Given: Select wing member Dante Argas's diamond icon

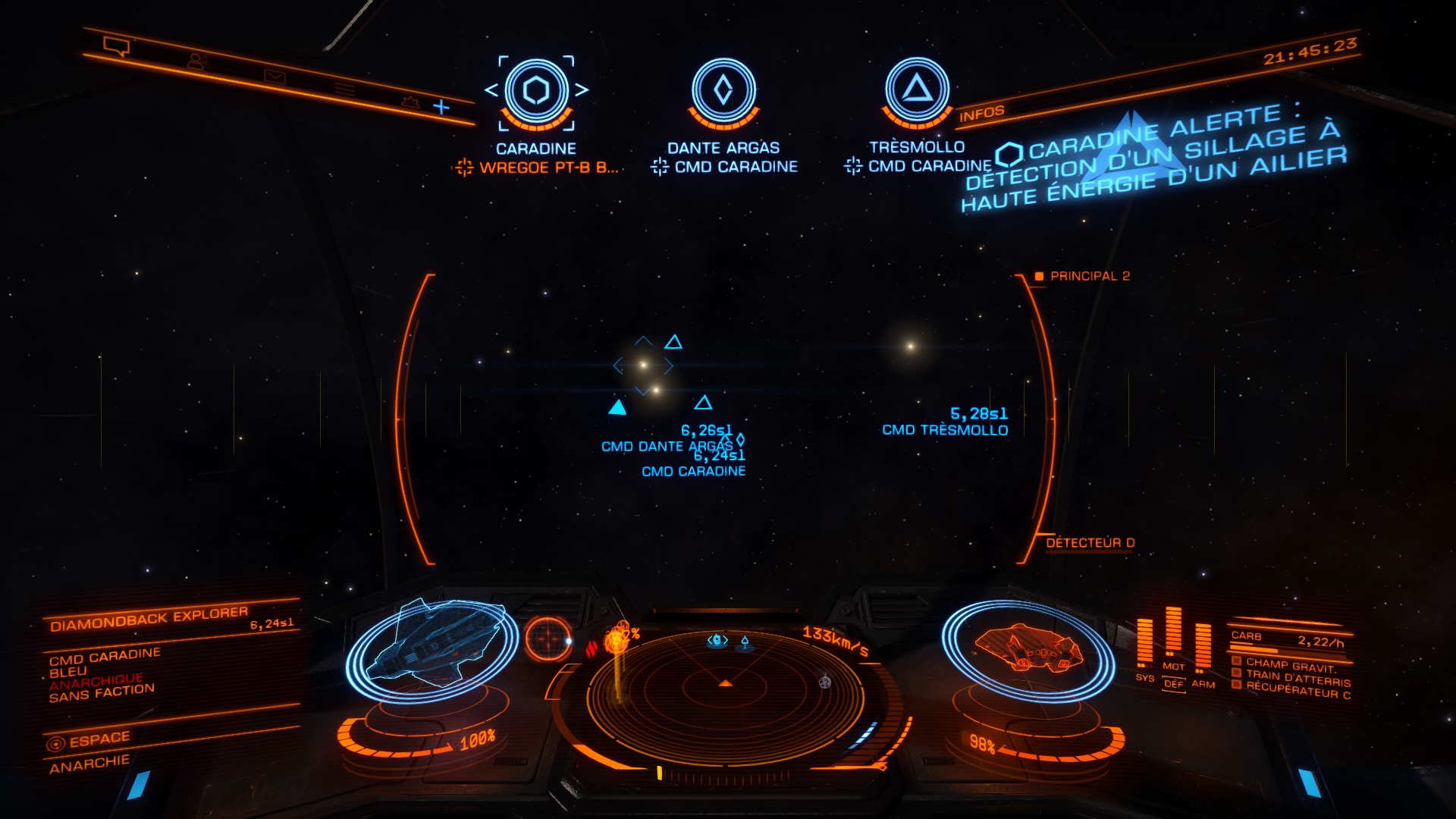Looking at the screenshot, I should pyautogui.click(x=723, y=91).
